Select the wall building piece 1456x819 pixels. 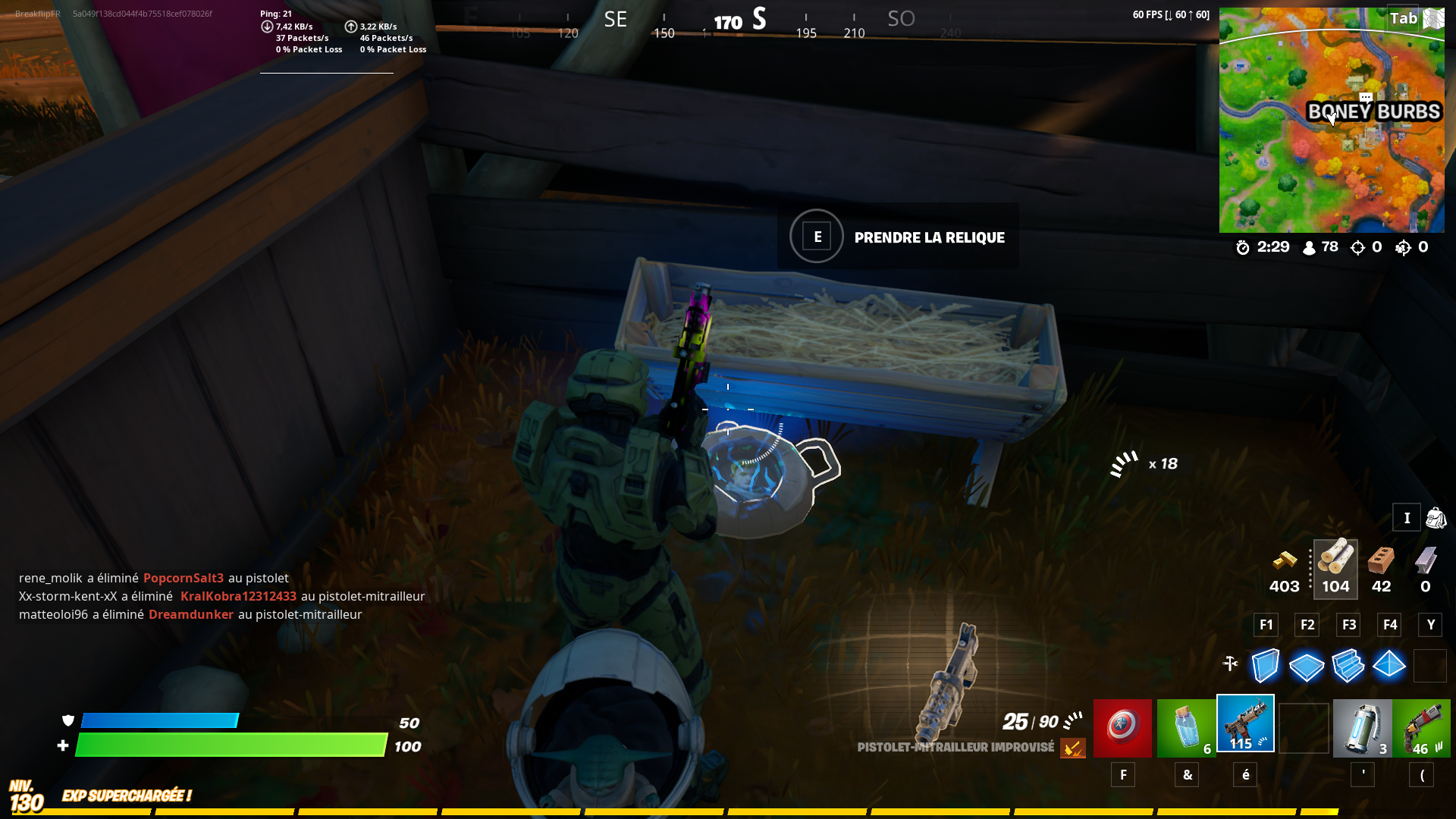(x=1265, y=665)
